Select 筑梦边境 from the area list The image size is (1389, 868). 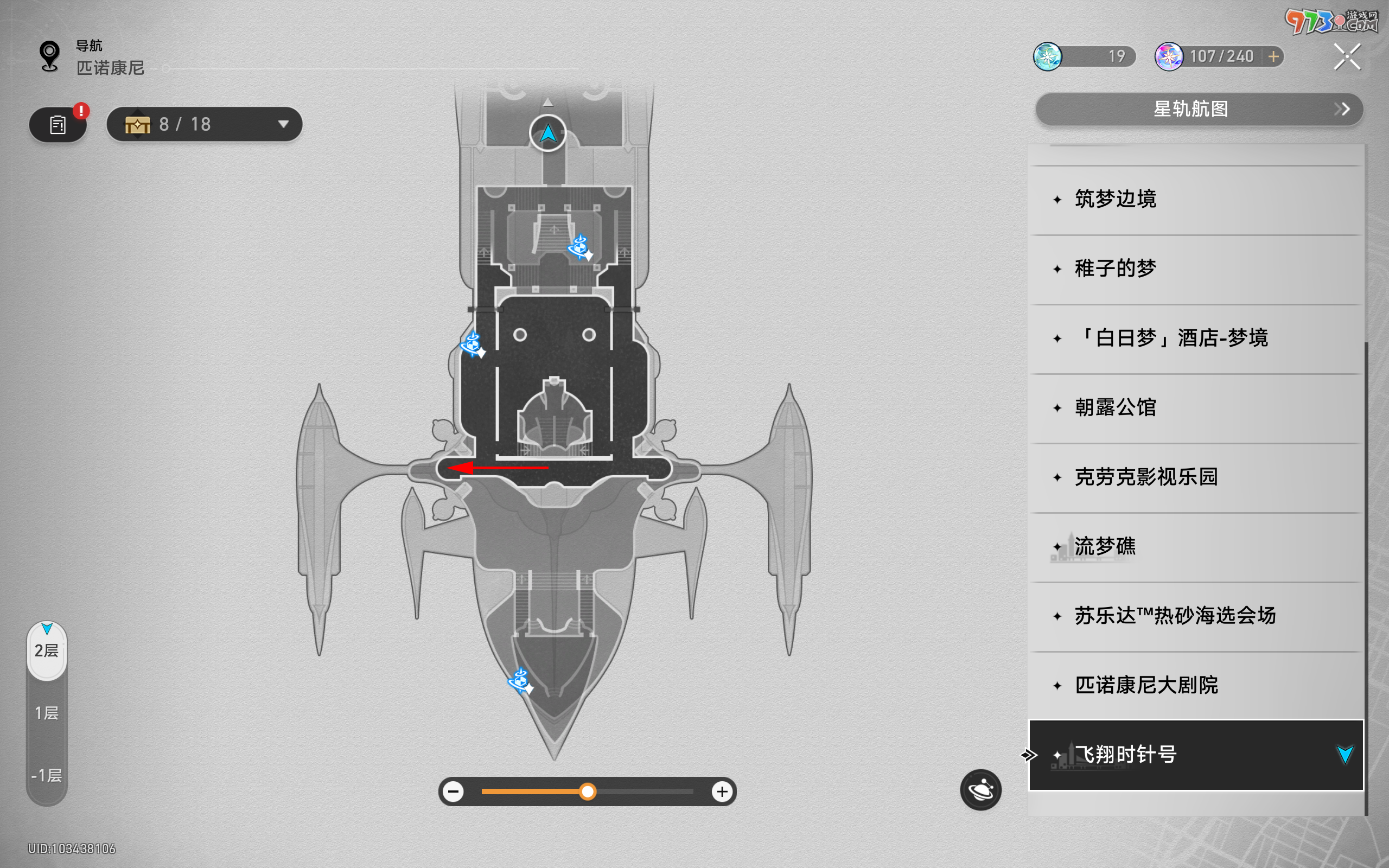[x=1194, y=199]
